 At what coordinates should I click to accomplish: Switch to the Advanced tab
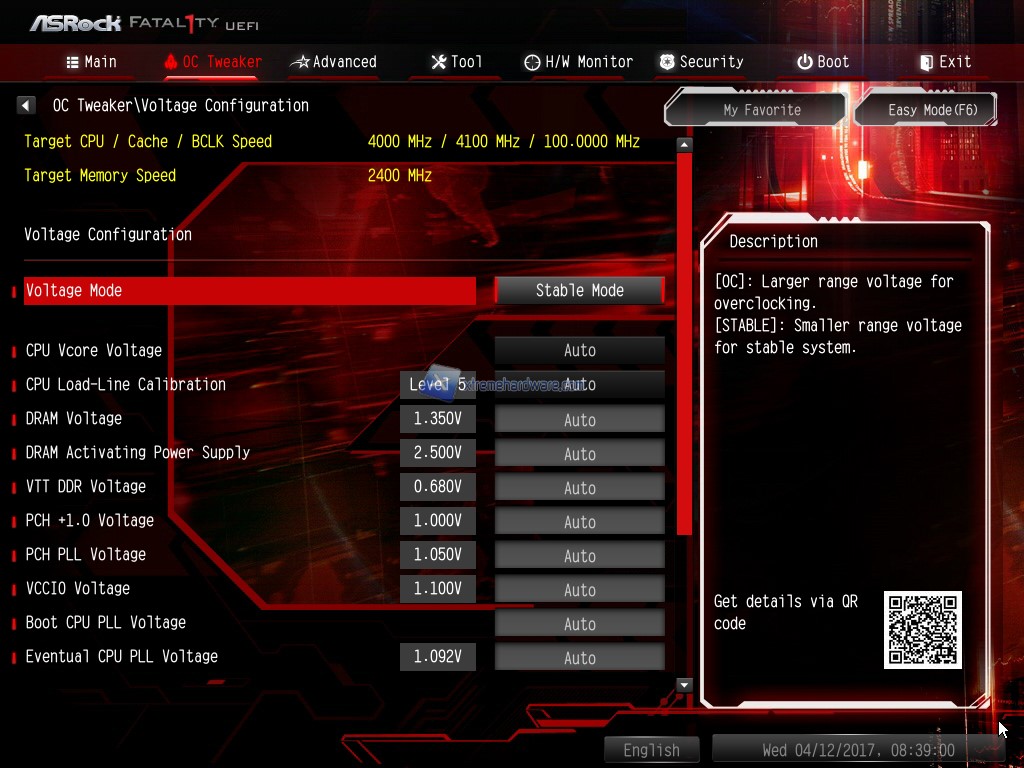tap(333, 62)
